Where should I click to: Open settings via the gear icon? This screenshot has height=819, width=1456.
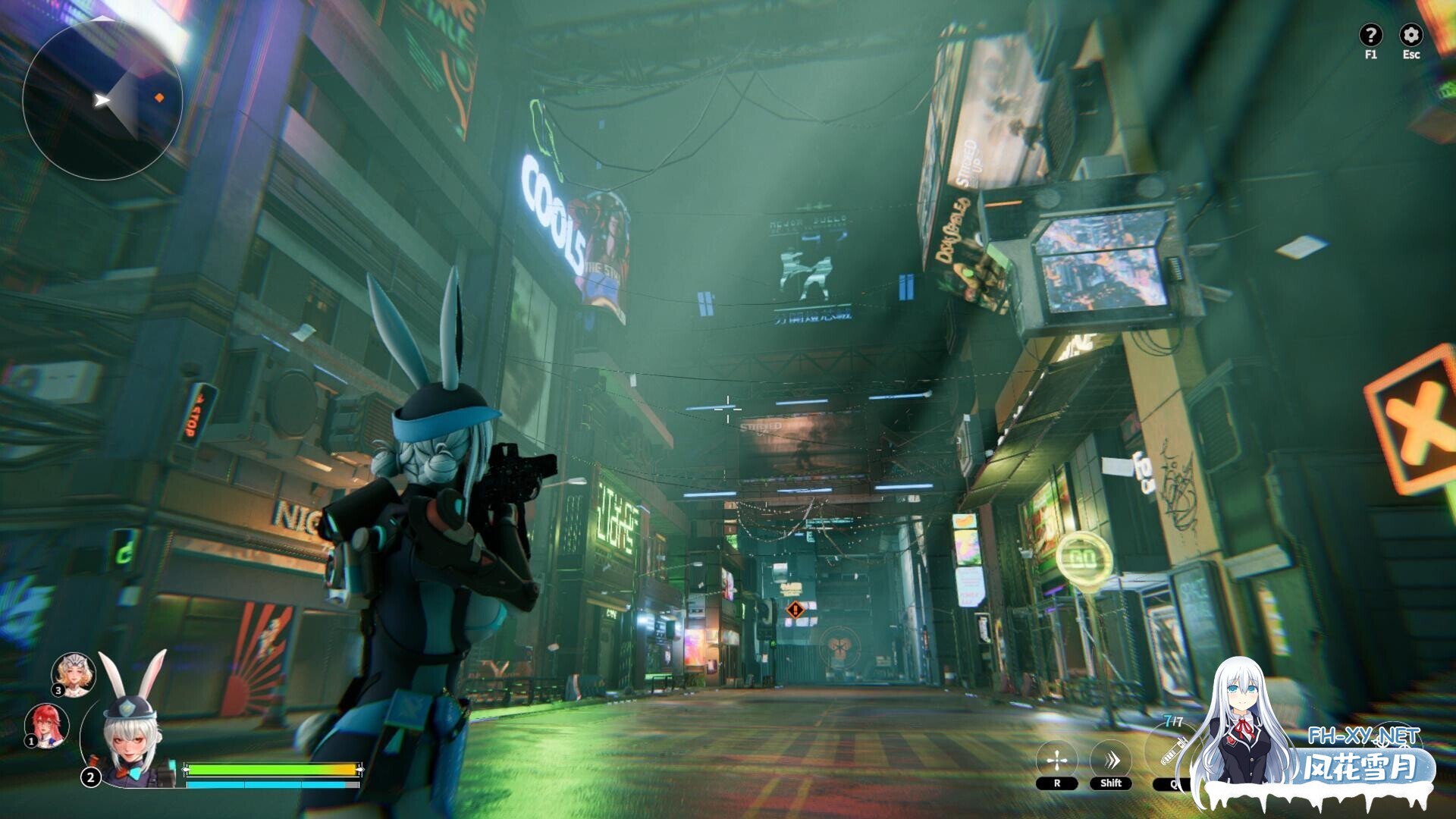click(1410, 35)
